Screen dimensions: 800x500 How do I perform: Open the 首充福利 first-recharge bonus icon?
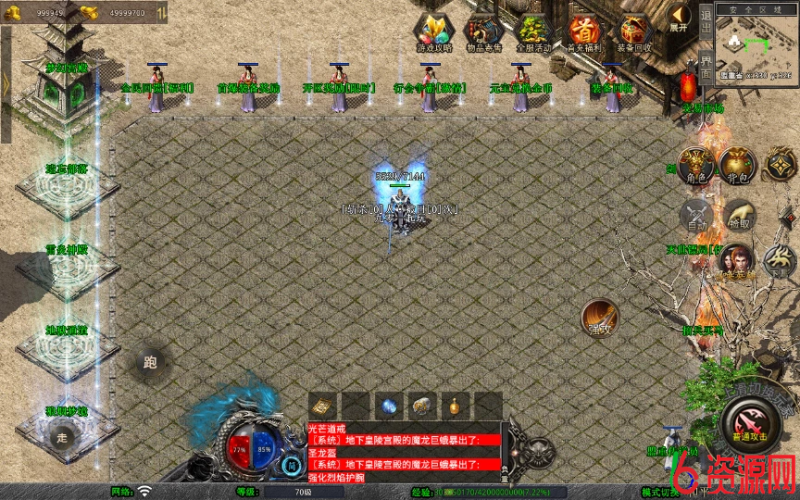pyautogui.click(x=584, y=31)
